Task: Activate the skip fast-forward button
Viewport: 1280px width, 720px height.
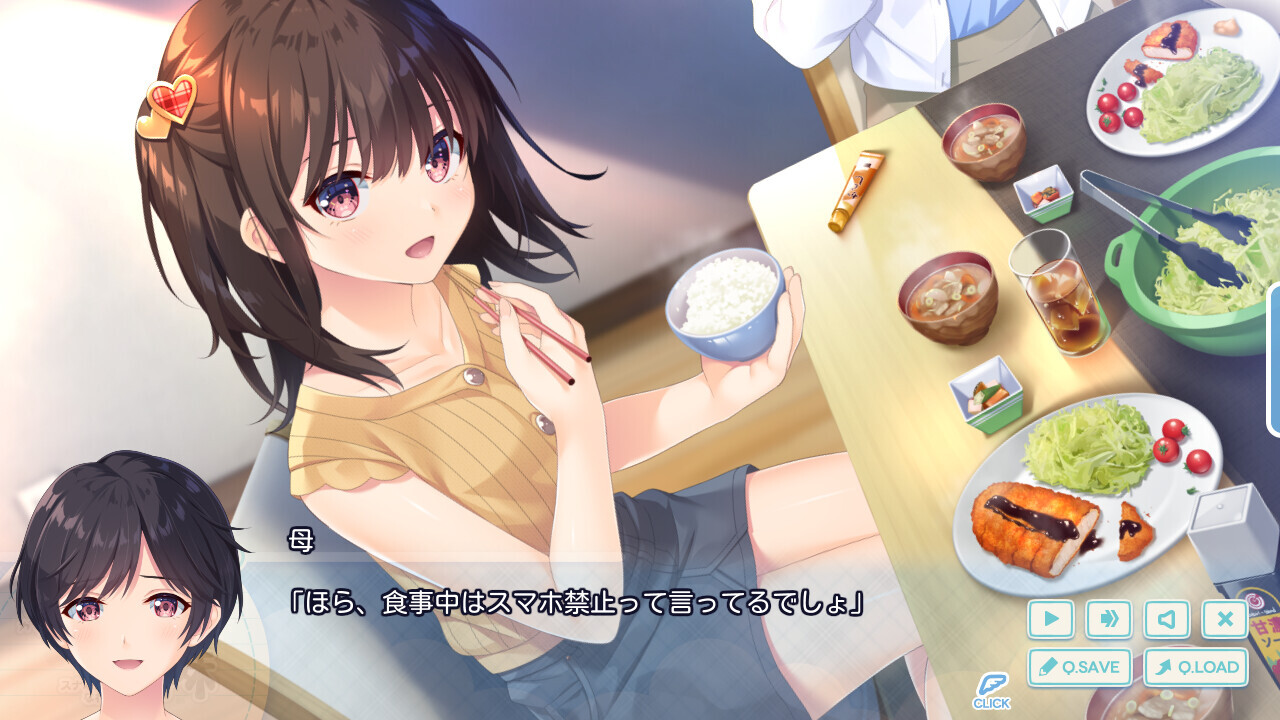Action: tap(1108, 619)
